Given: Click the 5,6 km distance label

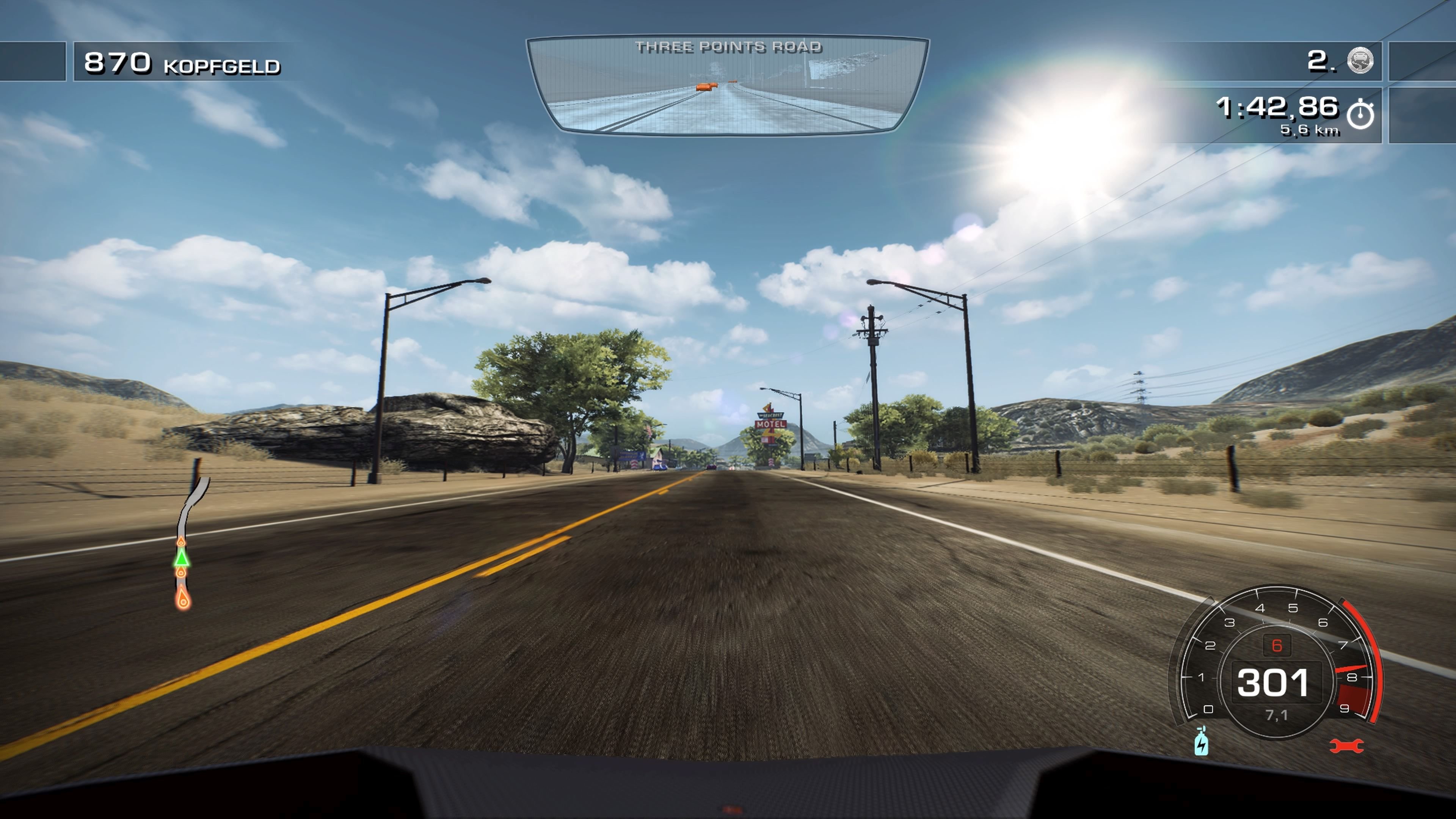Looking at the screenshot, I should tap(1310, 131).
